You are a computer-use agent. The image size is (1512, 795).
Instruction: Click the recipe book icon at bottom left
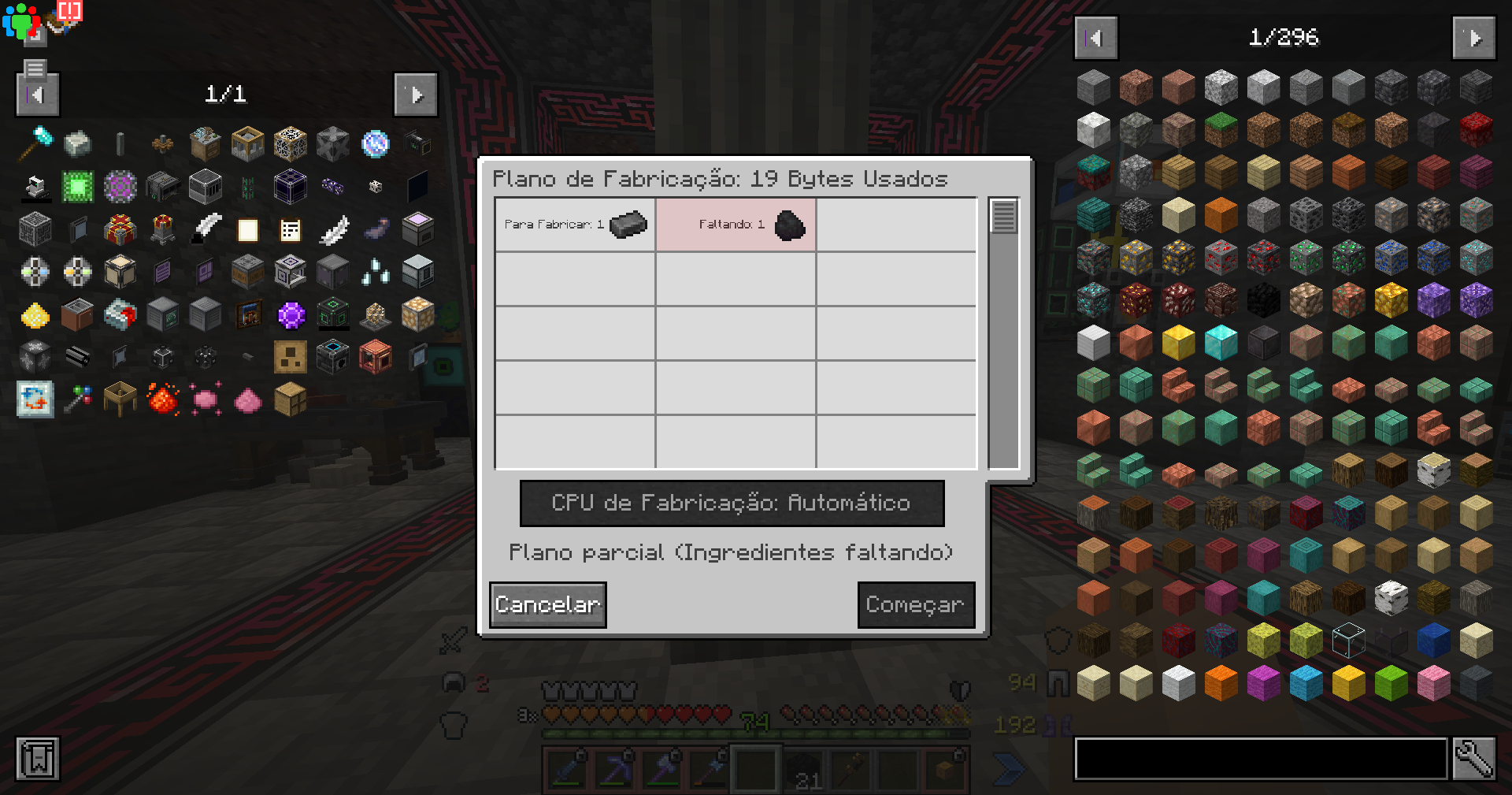[37, 759]
